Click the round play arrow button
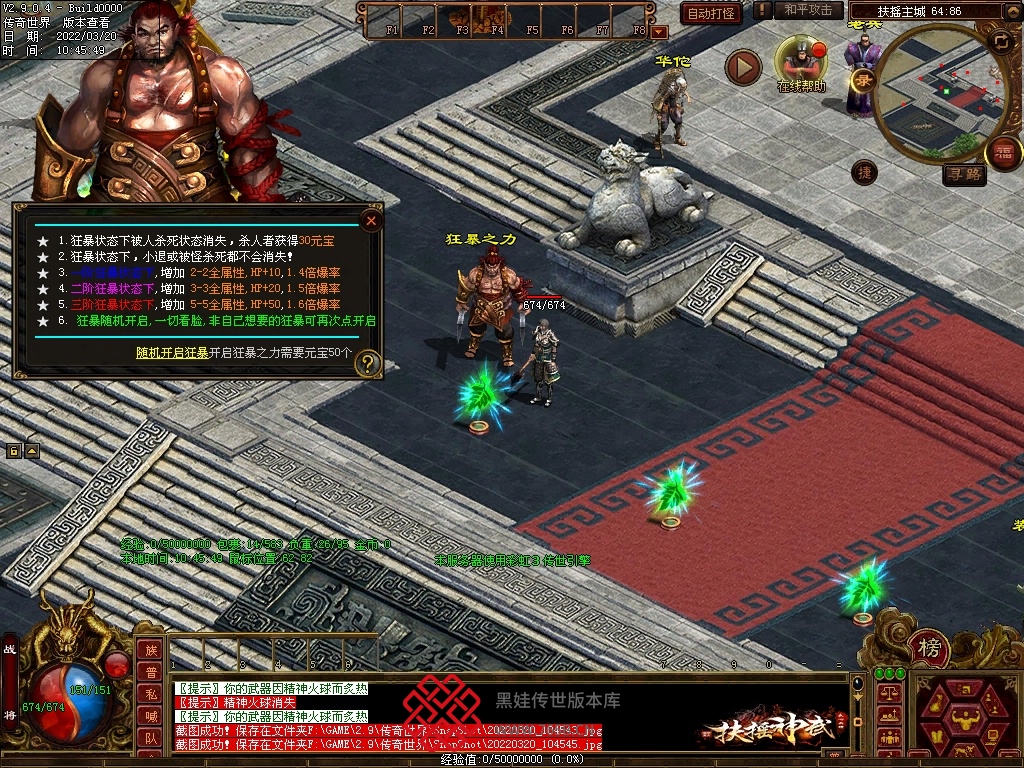This screenshot has height=768, width=1024. tap(743, 67)
